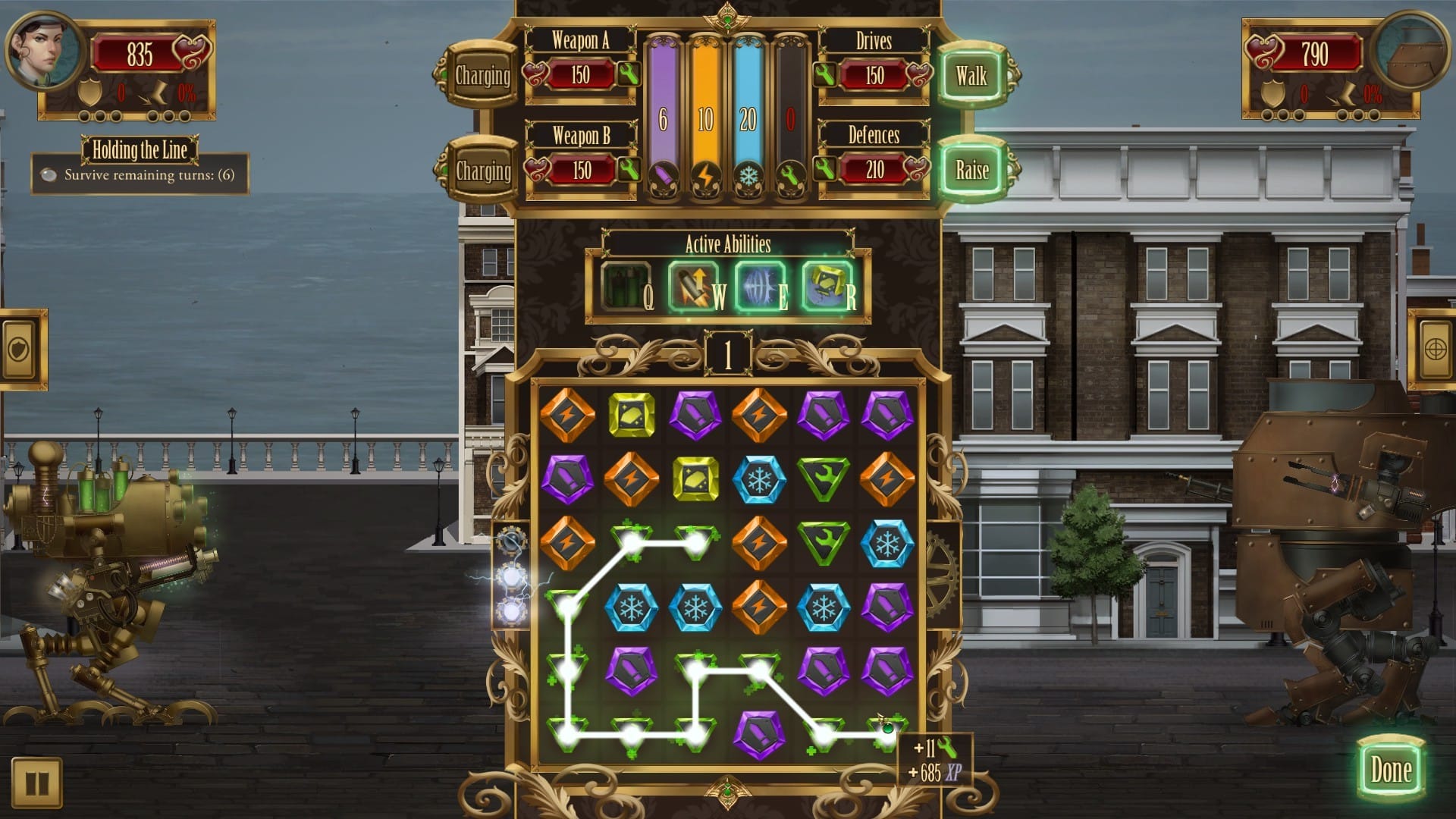Open the crosshair target tab on right edge

click(x=1434, y=349)
